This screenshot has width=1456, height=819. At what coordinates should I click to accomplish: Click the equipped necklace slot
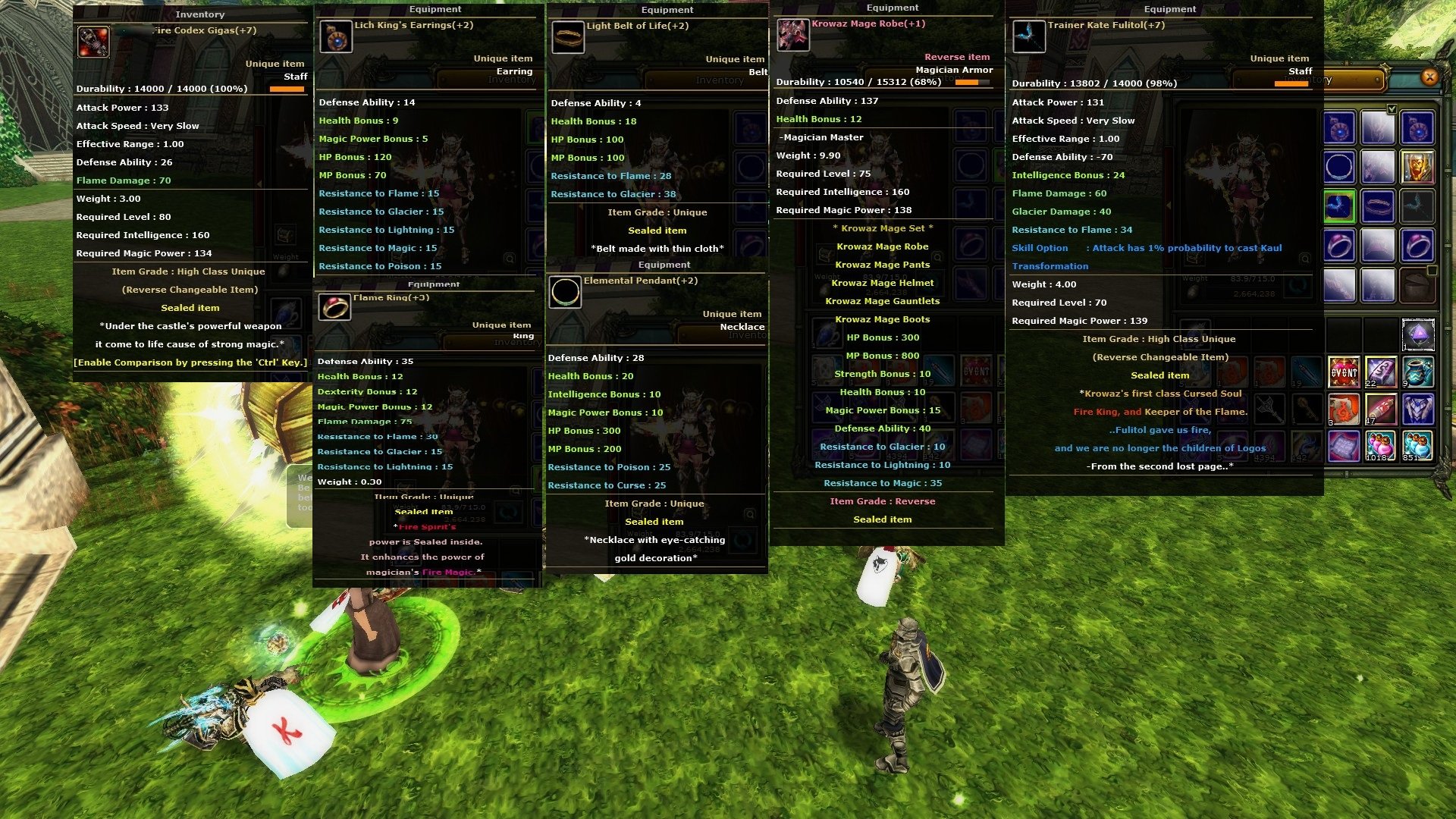coord(1339,166)
